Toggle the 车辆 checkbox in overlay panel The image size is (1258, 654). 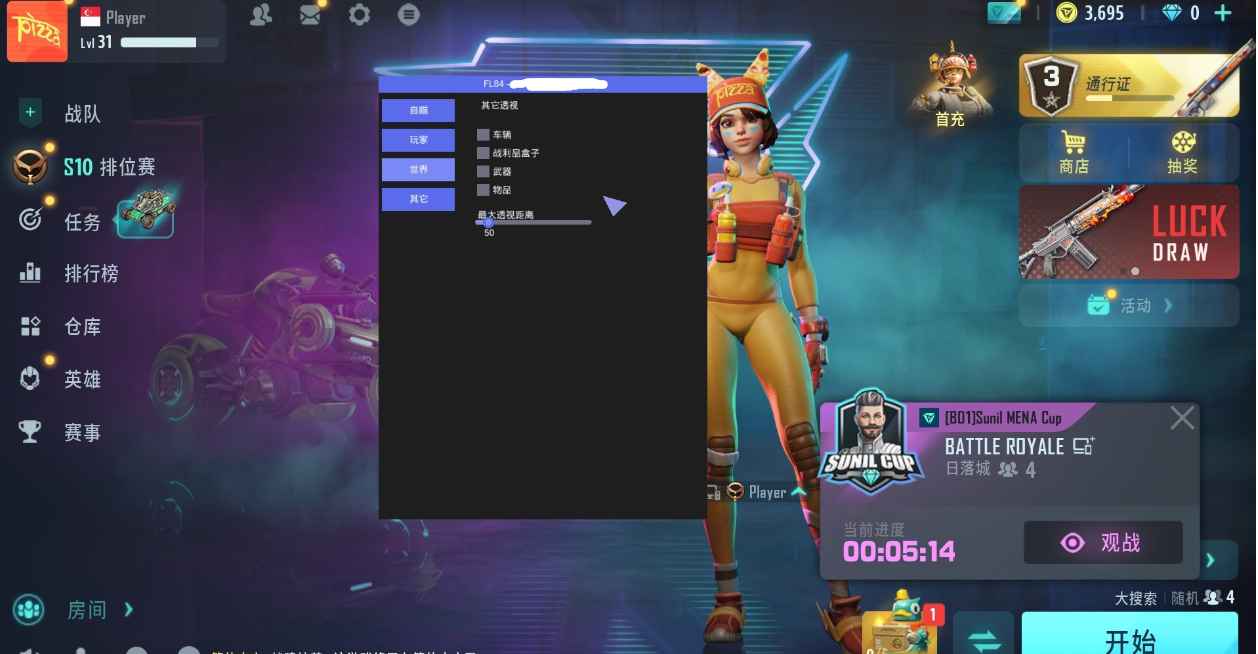tap(483, 135)
